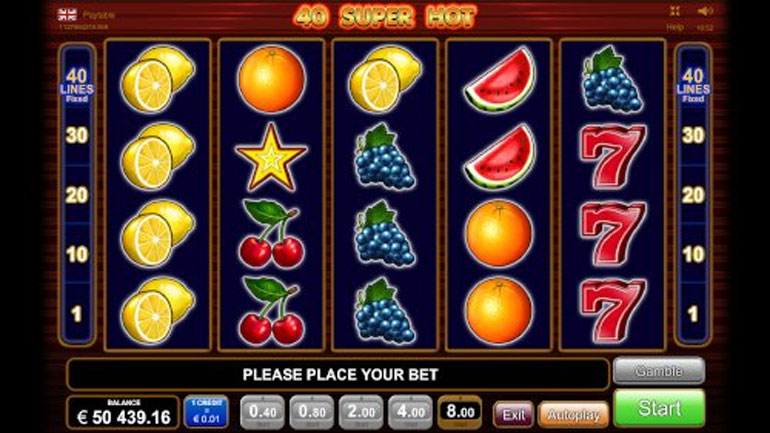Screen dimensions: 770x433
Task: Open the Help page
Action: (675, 27)
